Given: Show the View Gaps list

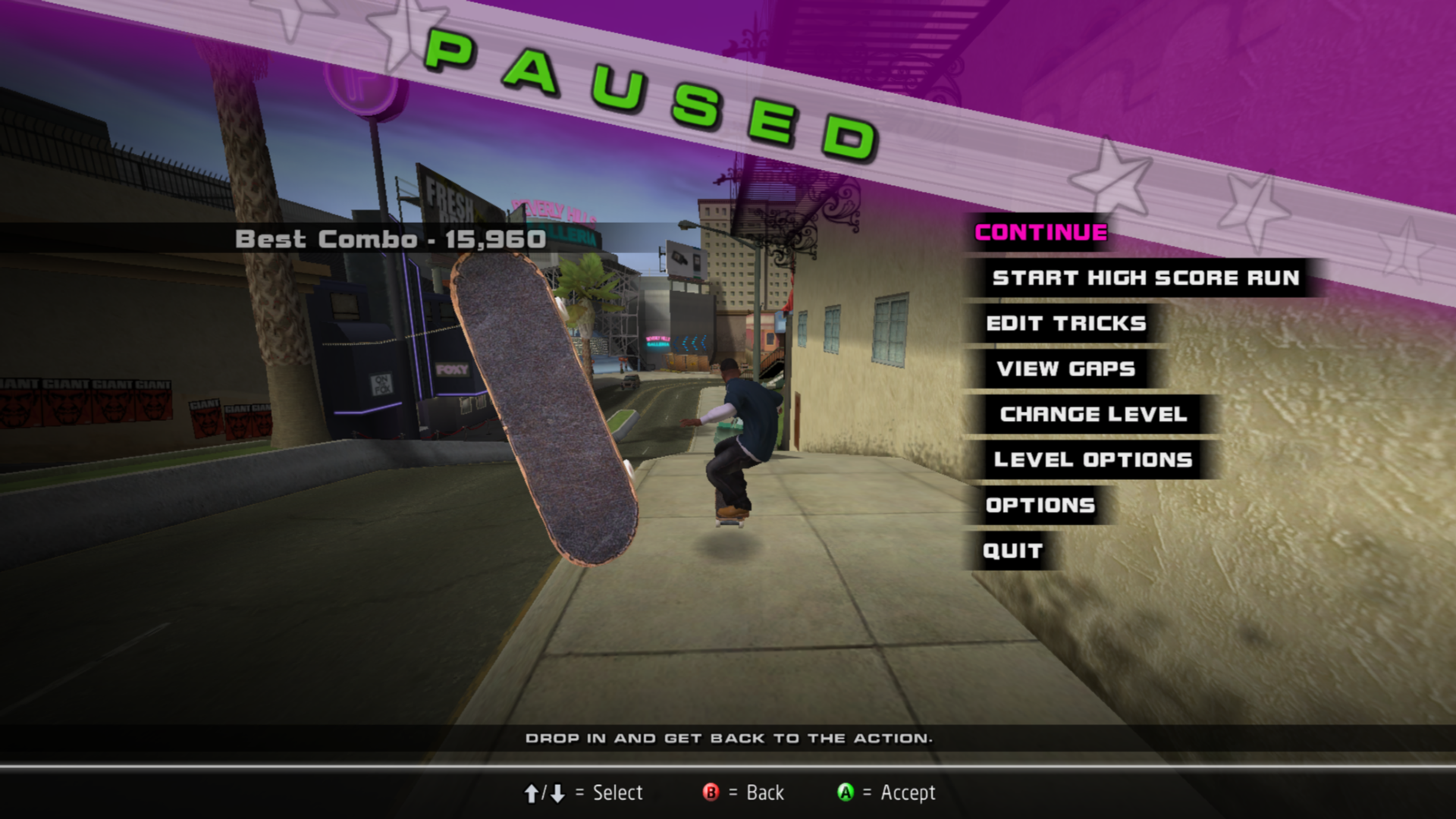Looking at the screenshot, I should [x=1065, y=369].
